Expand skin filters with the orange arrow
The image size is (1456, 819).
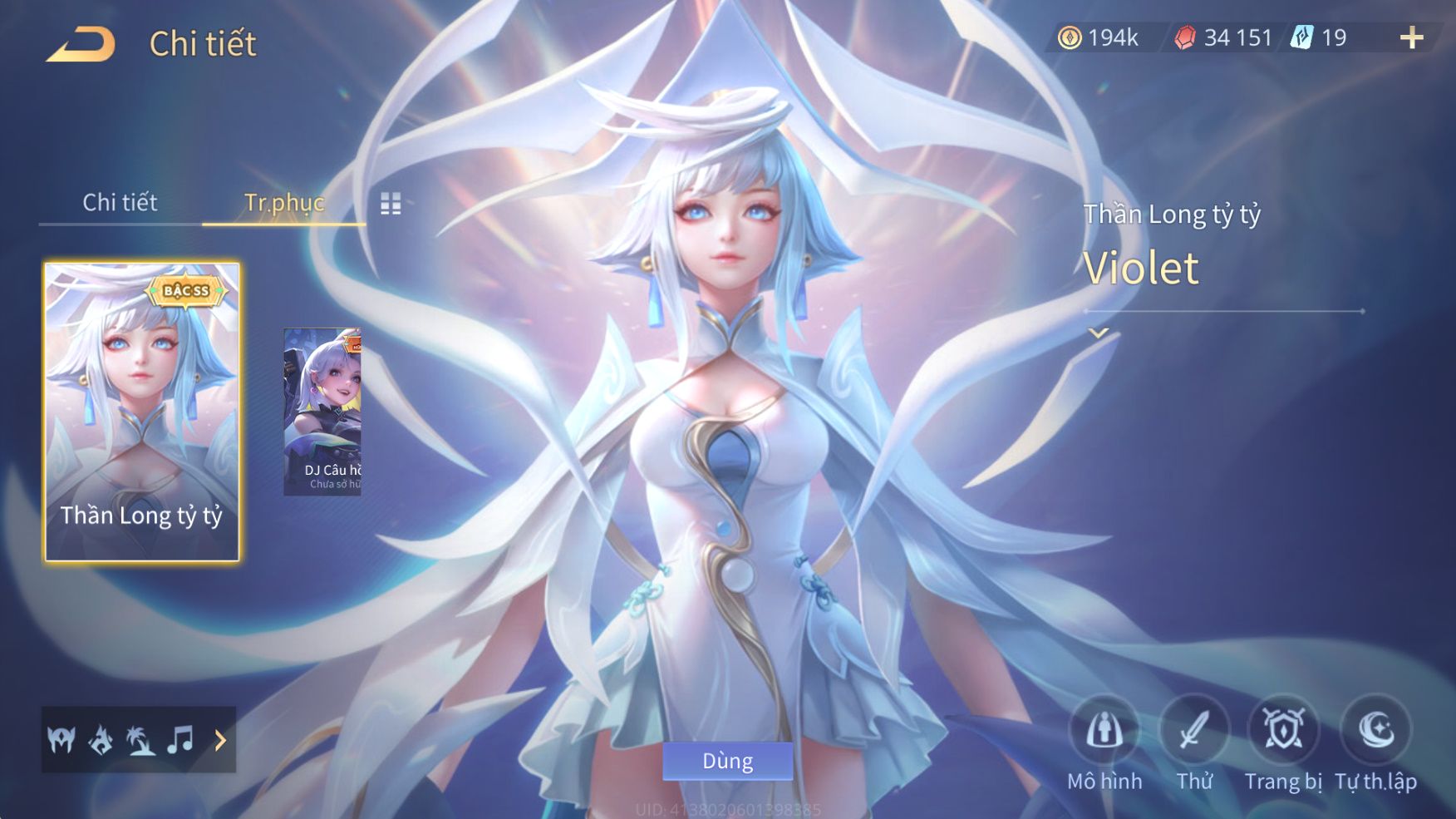[x=220, y=740]
